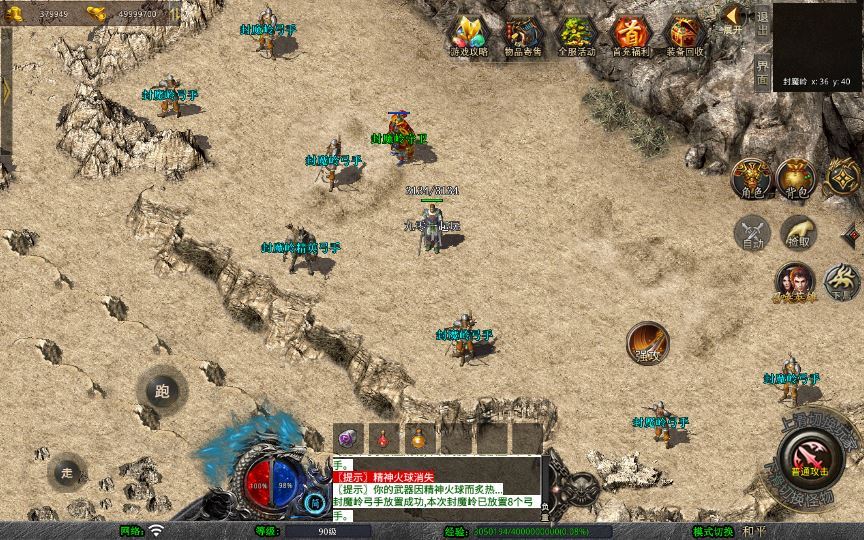Show the 全服活动 server events
Screen dimensions: 864x540
(x=576, y=35)
